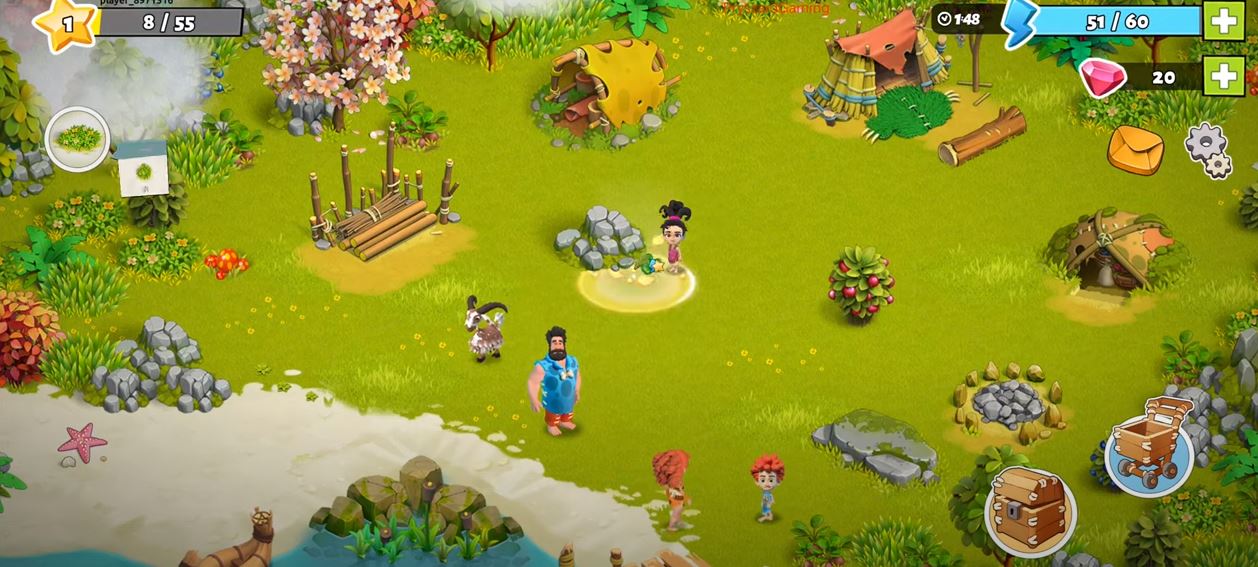Open the settings gears
This screenshot has width=1258, height=567.
pyautogui.click(x=1208, y=150)
